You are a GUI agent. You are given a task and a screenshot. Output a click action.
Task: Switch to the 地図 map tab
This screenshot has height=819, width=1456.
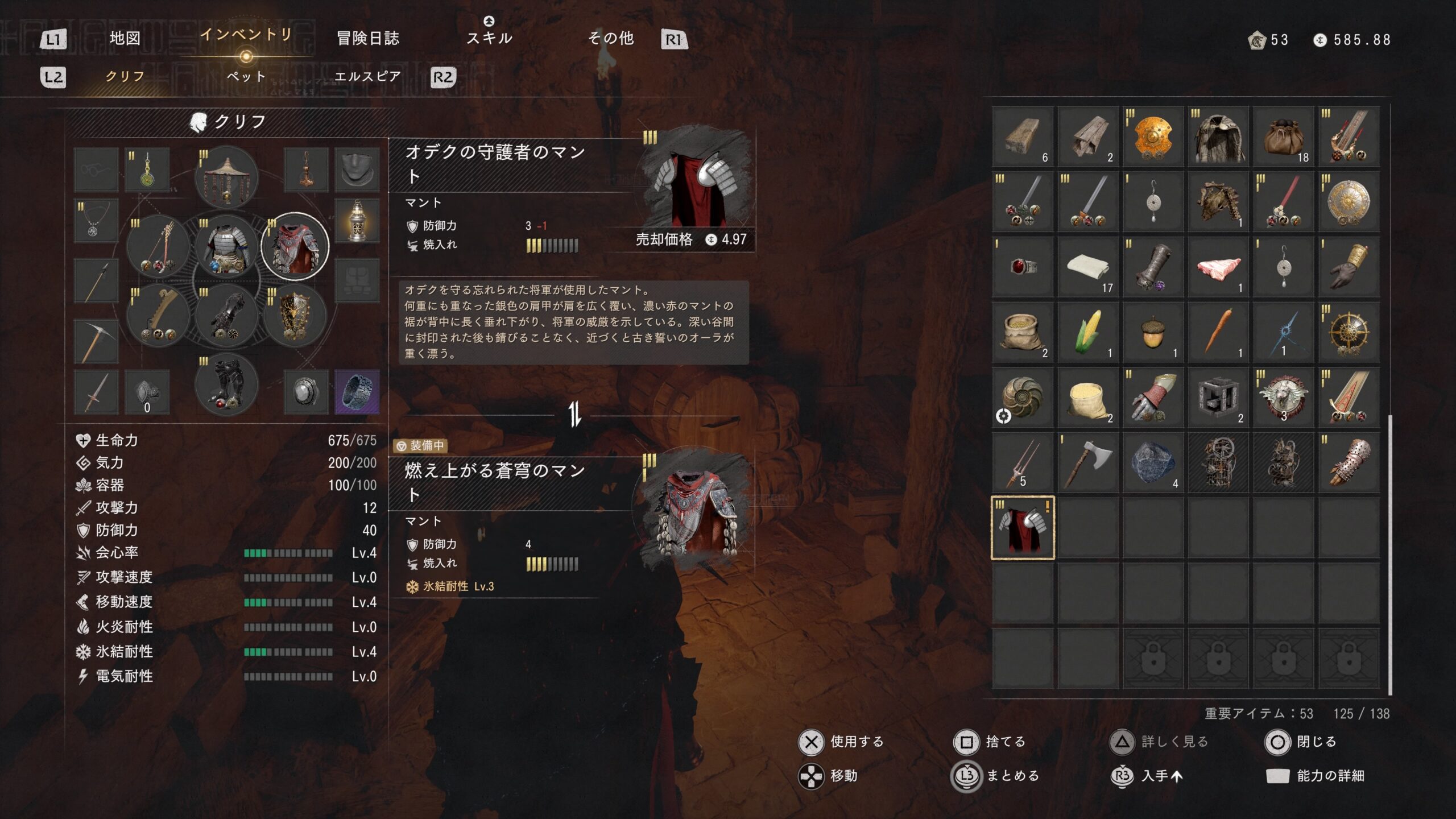[x=125, y=39]
